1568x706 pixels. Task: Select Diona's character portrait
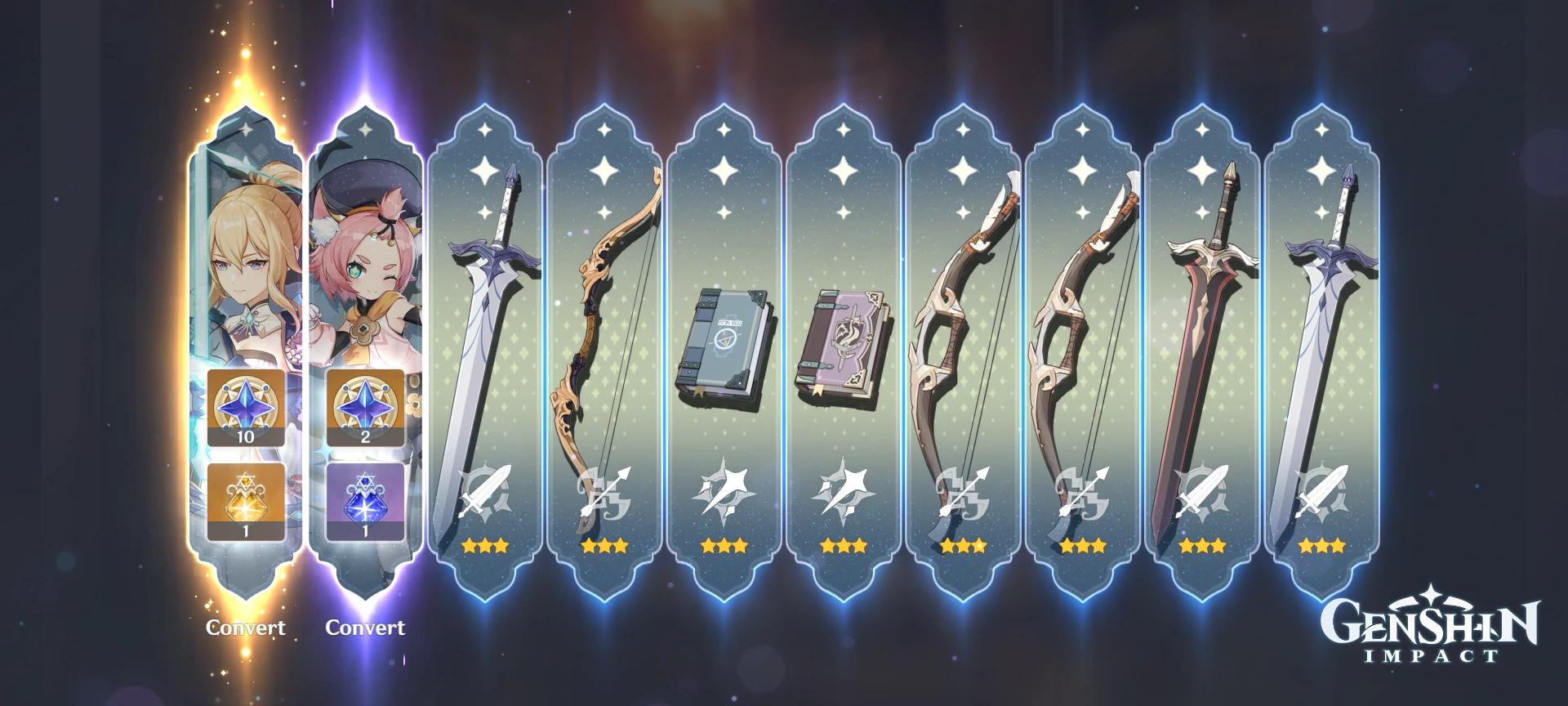[x=364, y=261]
